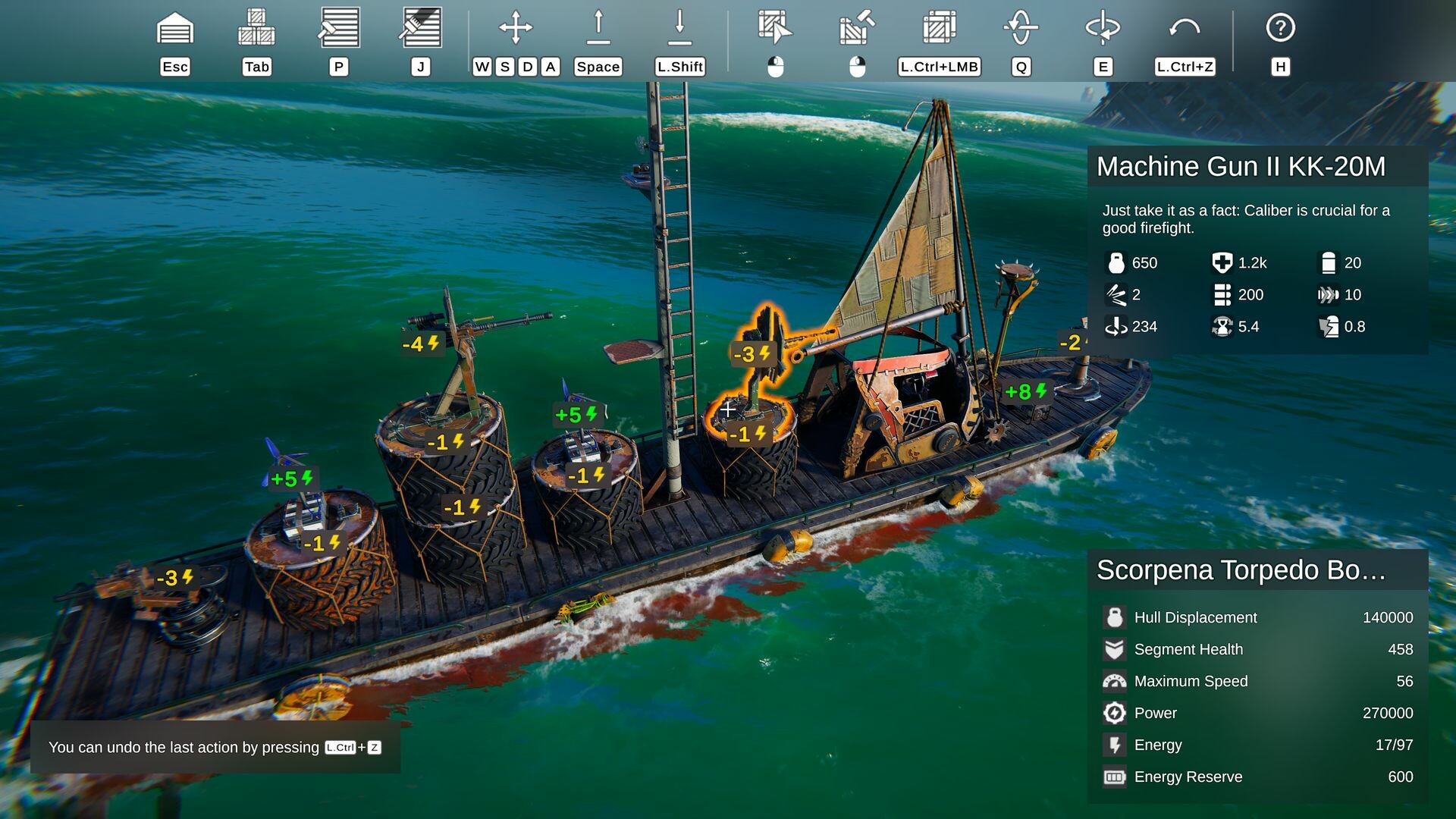
Task: Open the stacked crates parts inventory
Action: 256,28
